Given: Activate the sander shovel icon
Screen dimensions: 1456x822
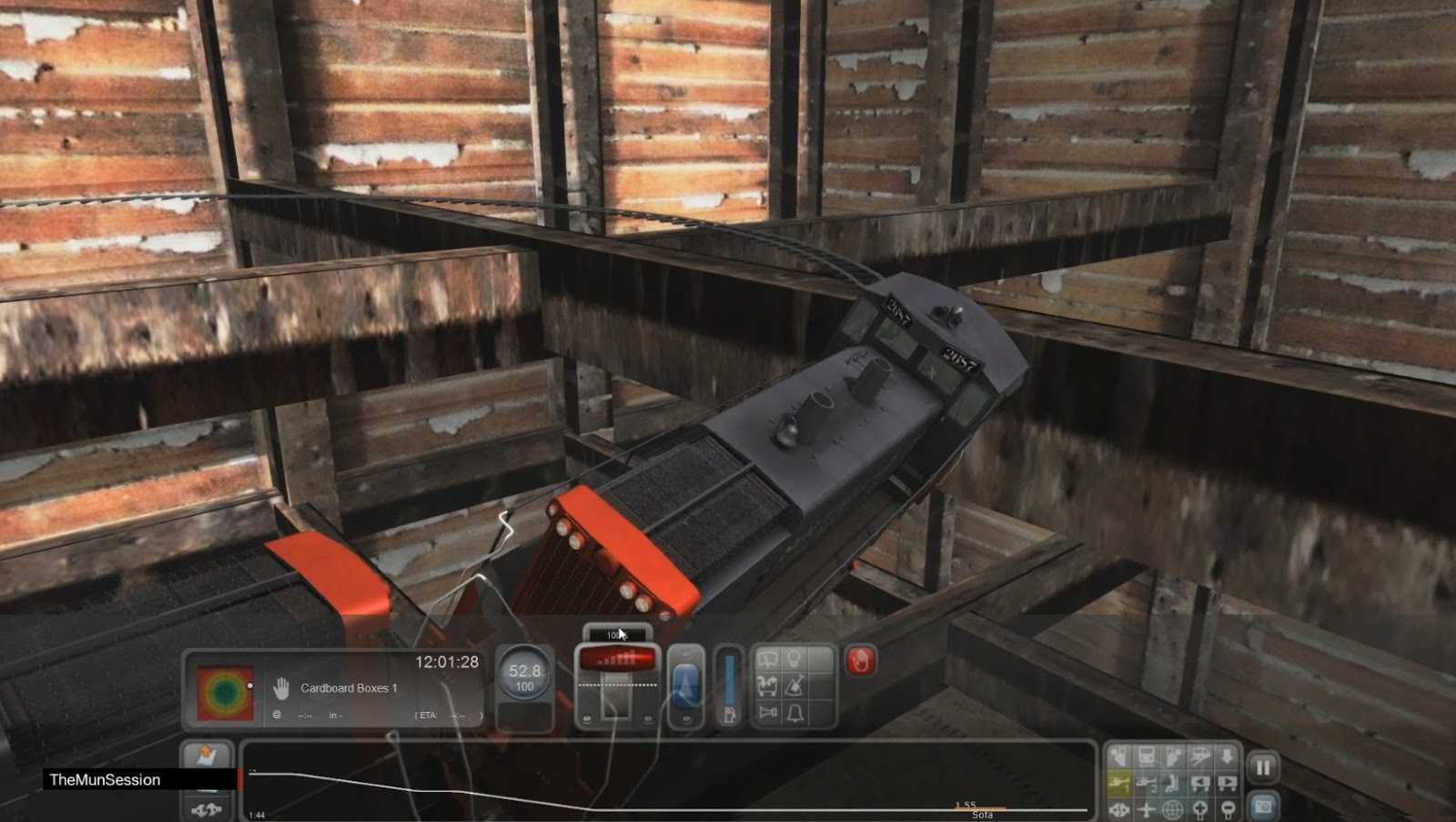Looking at the screenshot, I should click(794, 685).
